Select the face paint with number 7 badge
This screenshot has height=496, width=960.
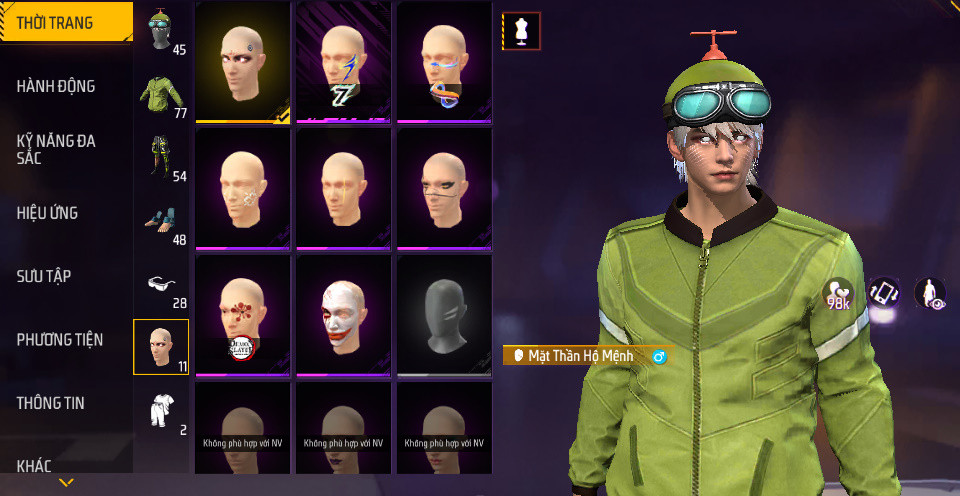point(343,61)
